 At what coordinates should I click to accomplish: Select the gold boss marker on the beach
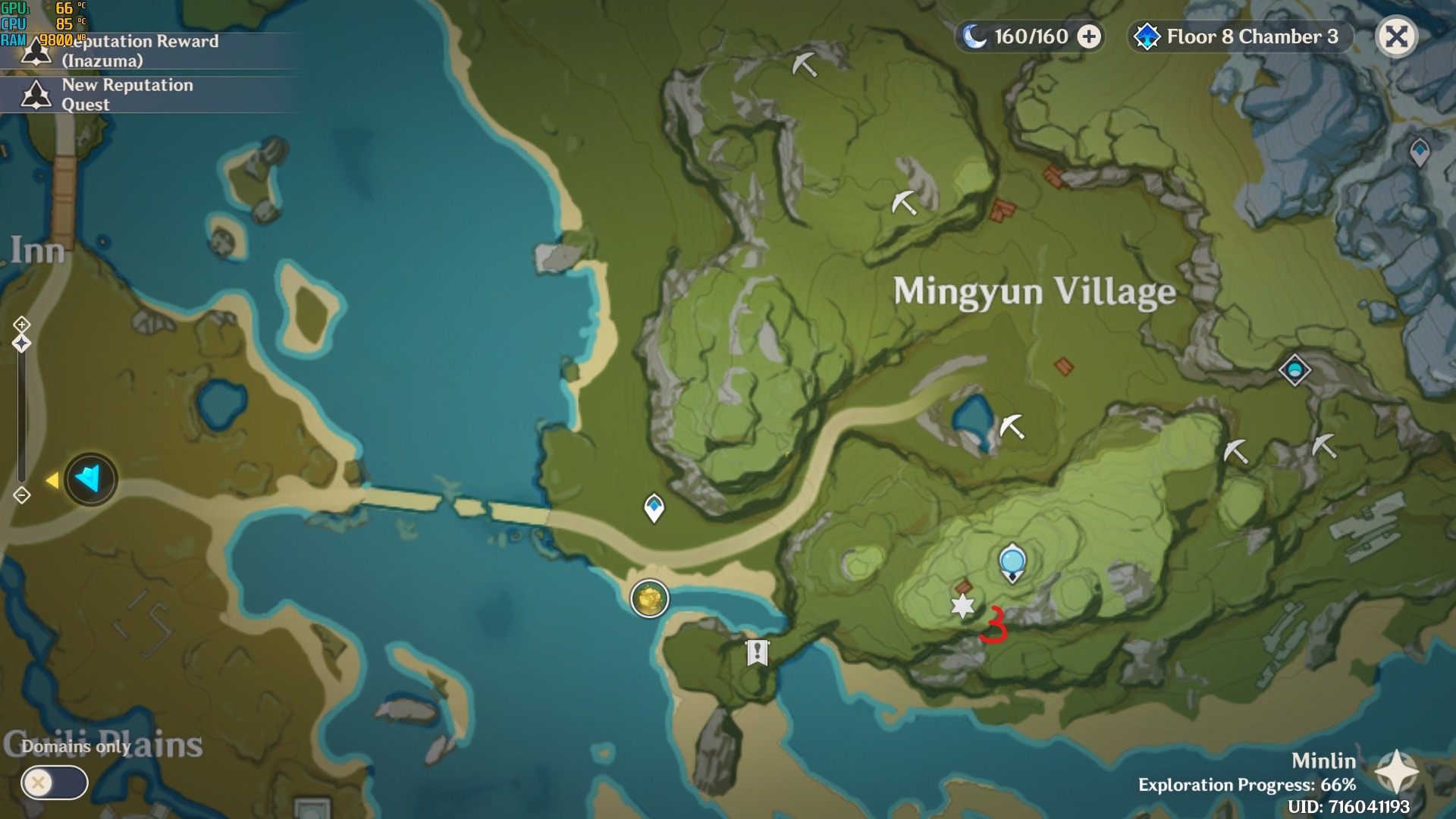[x=650, y=599]
